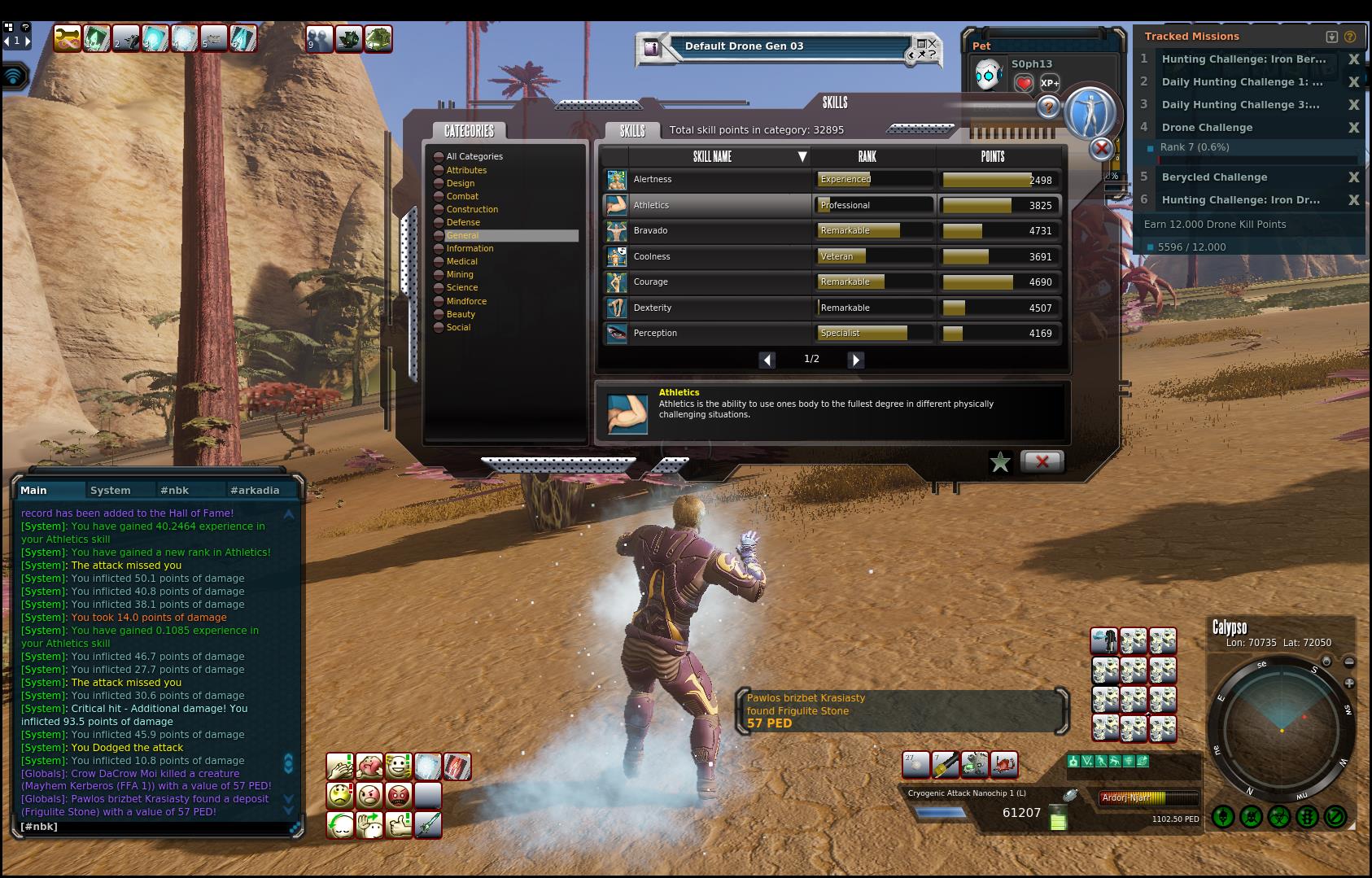Screen dimensions: 1372x878
Task: Remove the Drone Challenge tracked mission
Action: tap(1353, 128)
